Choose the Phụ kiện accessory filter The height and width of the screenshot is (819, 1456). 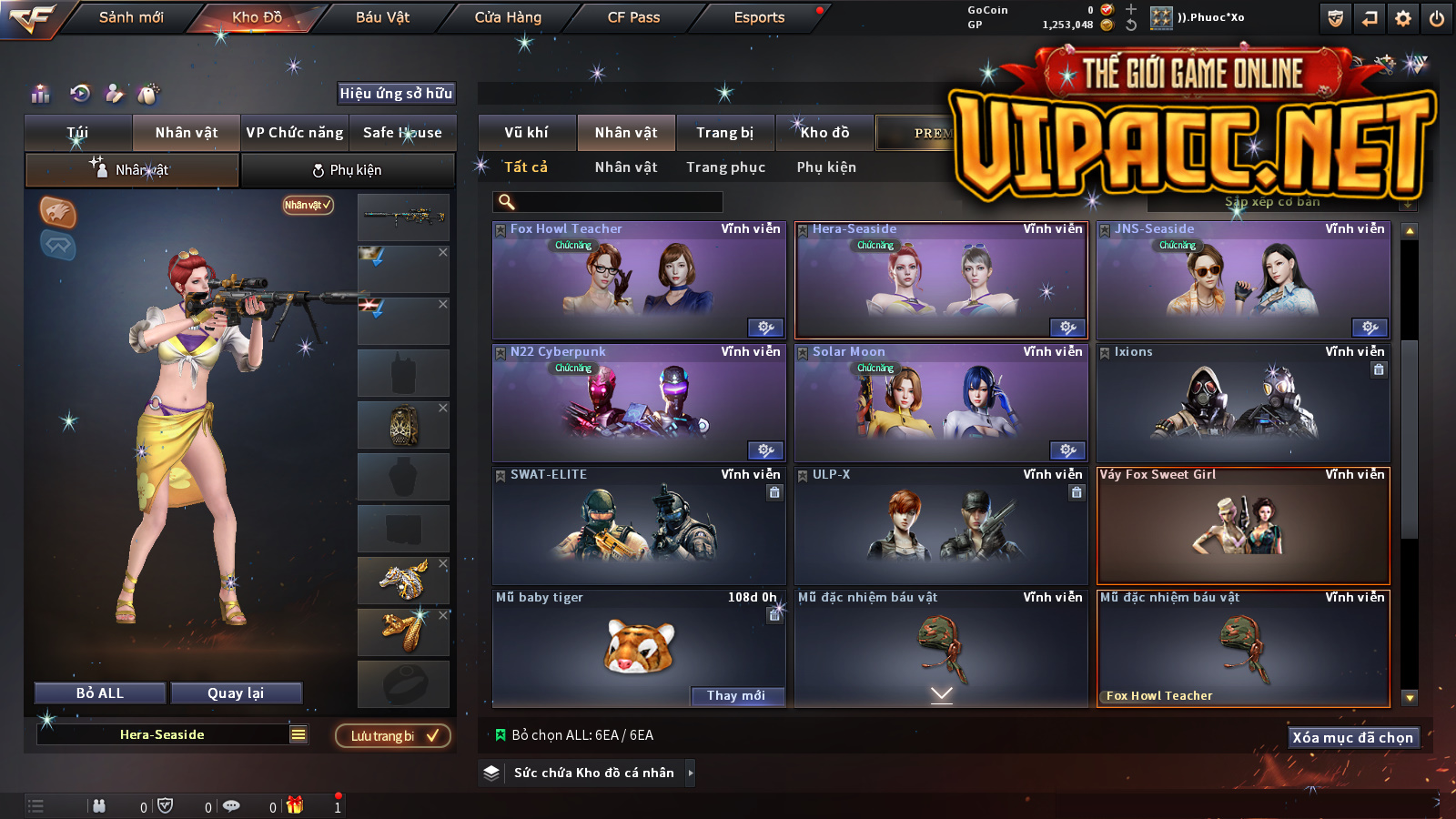tap(826, 167)
